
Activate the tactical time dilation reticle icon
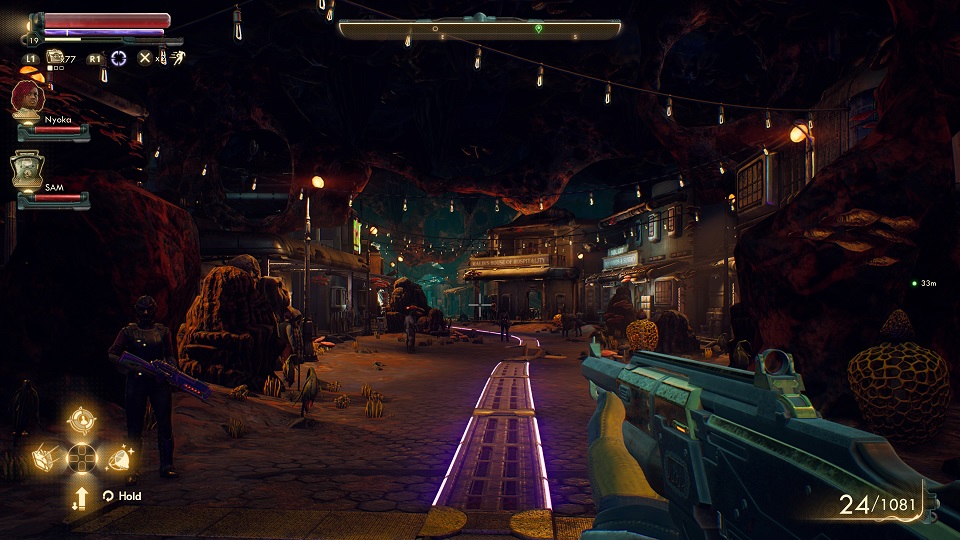point(119,58)
